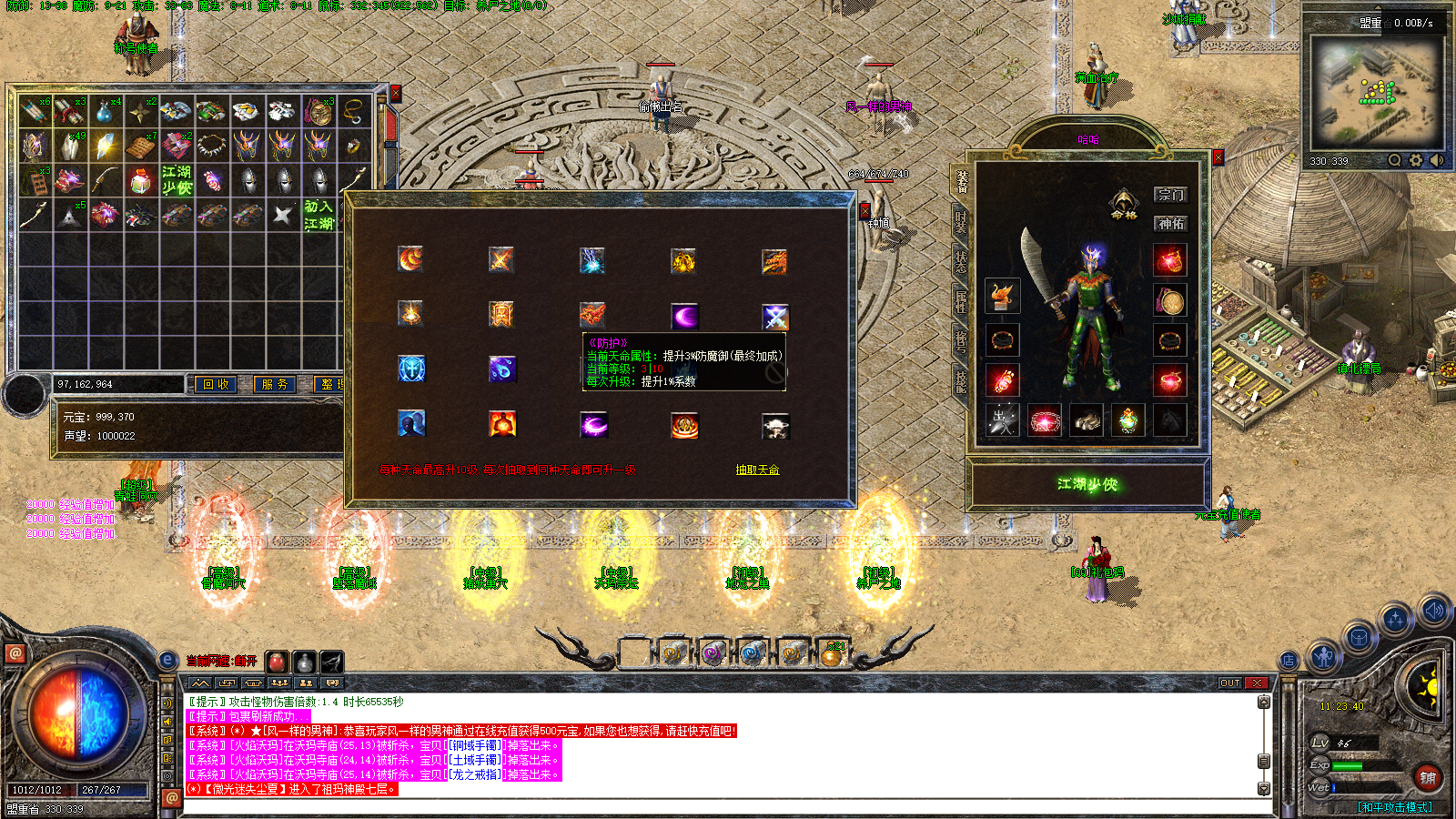Draw a destiny via 抽取天命 link
Image resolution: width=1456 pixels, height=819 pixels.
click(757, 470)
